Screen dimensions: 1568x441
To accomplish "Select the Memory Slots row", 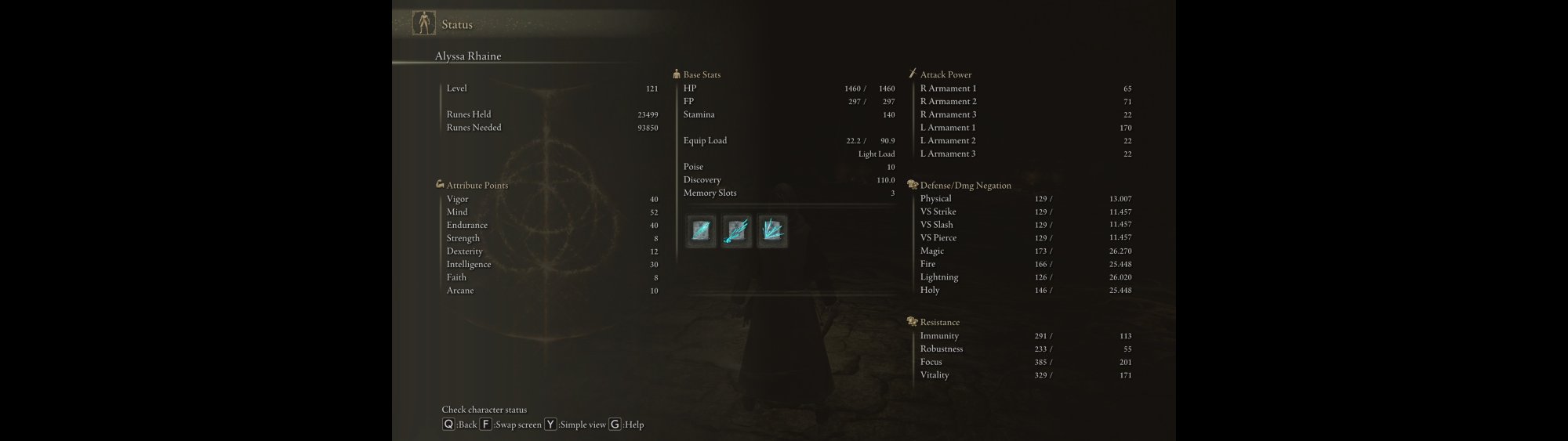I will point(788,193).
